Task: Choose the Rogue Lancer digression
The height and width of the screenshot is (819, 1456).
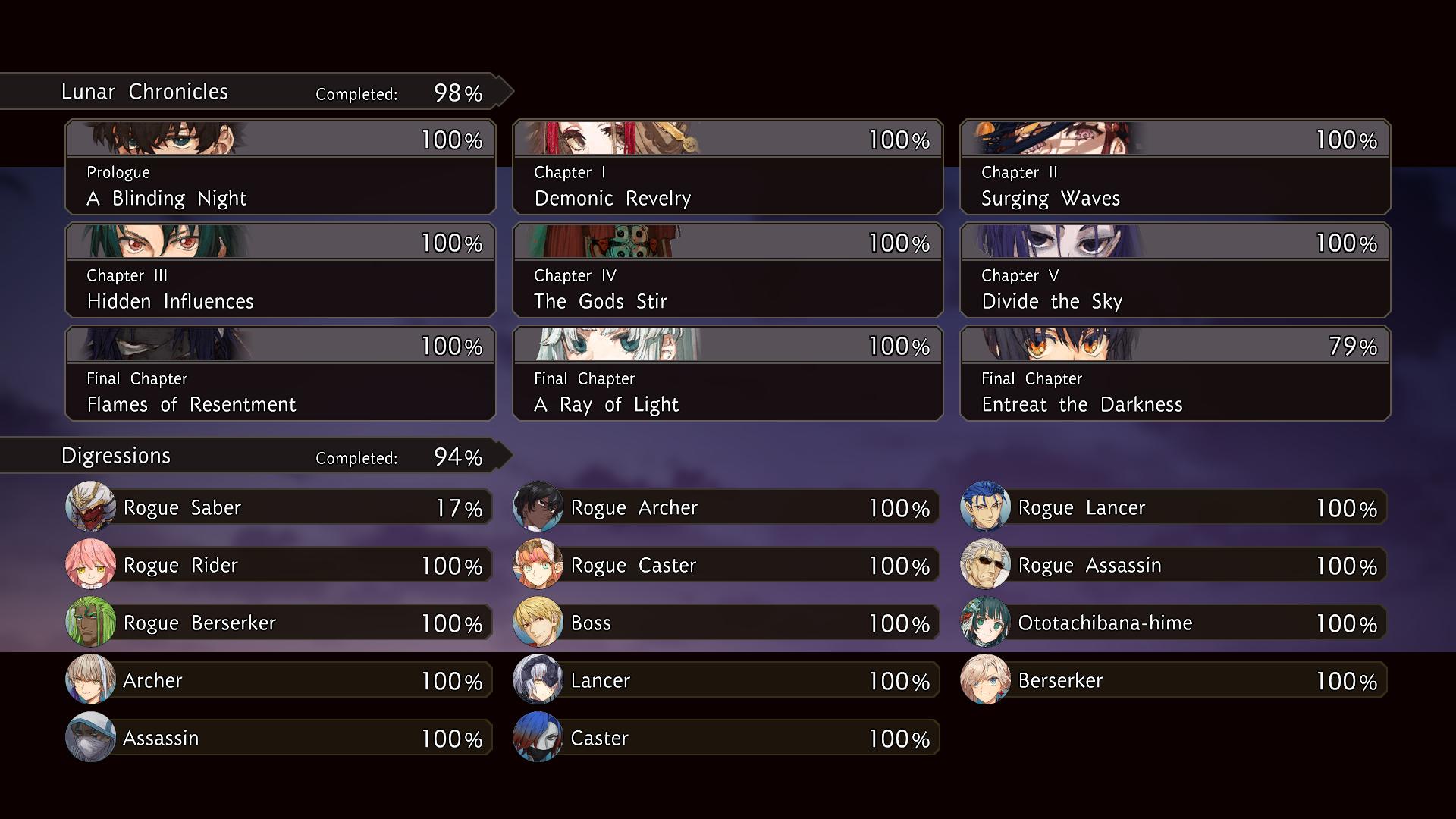Action: (1174, 507)
